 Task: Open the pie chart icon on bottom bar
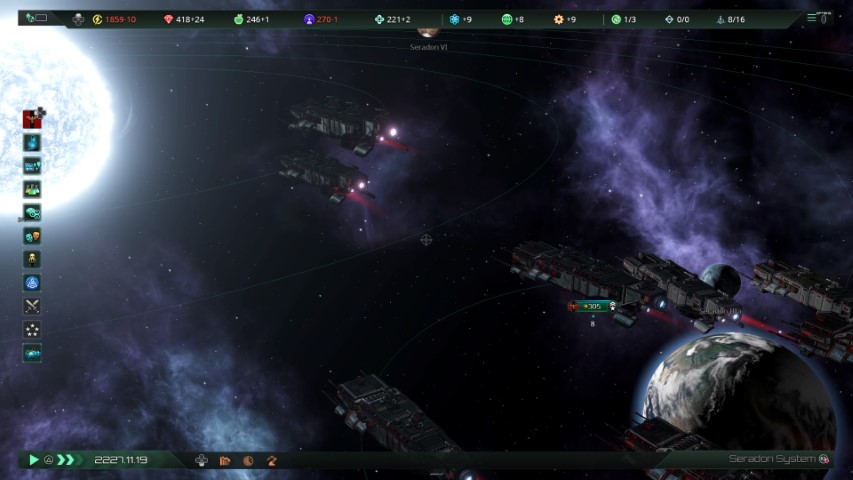click(x=248, y=460)
